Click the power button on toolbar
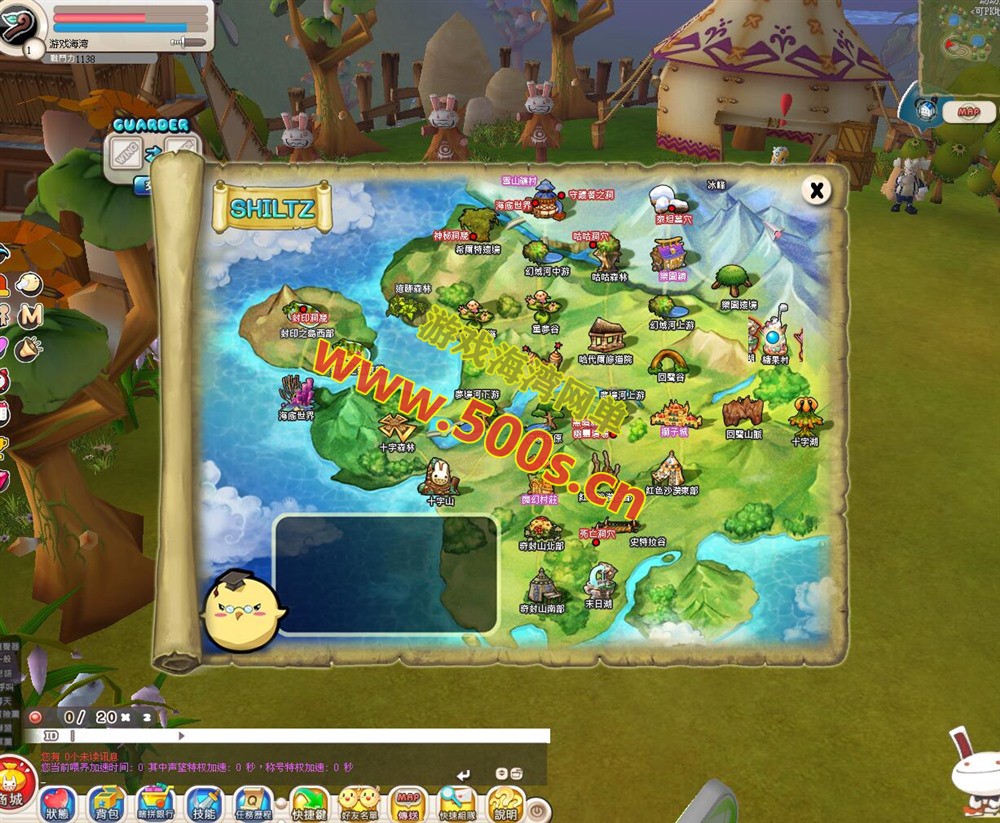The width and height of the screenshot is (1000, 823). point(537,809)
